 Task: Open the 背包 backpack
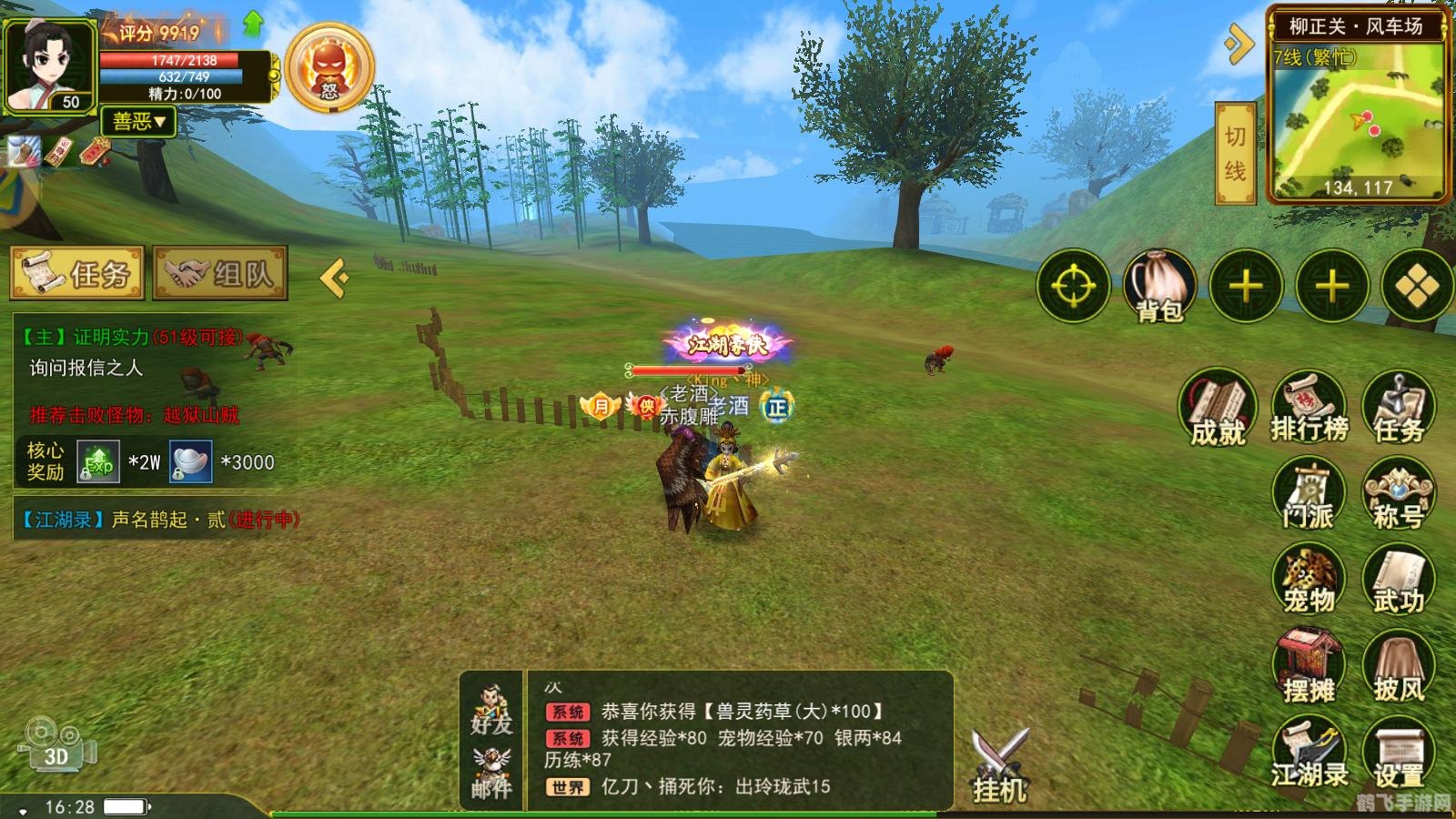[1159, 287]
